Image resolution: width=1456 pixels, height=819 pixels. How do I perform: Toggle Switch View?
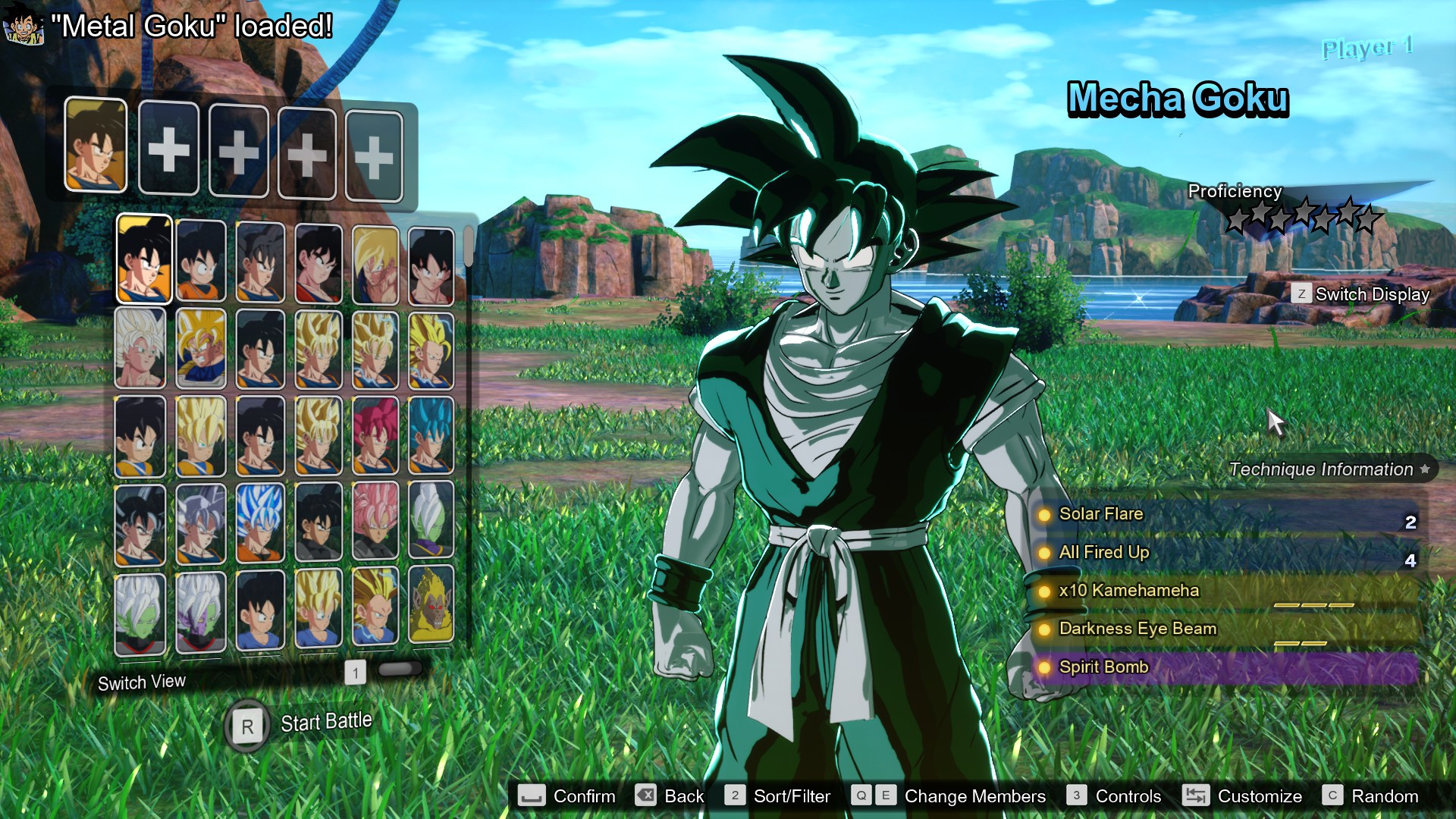141,682
